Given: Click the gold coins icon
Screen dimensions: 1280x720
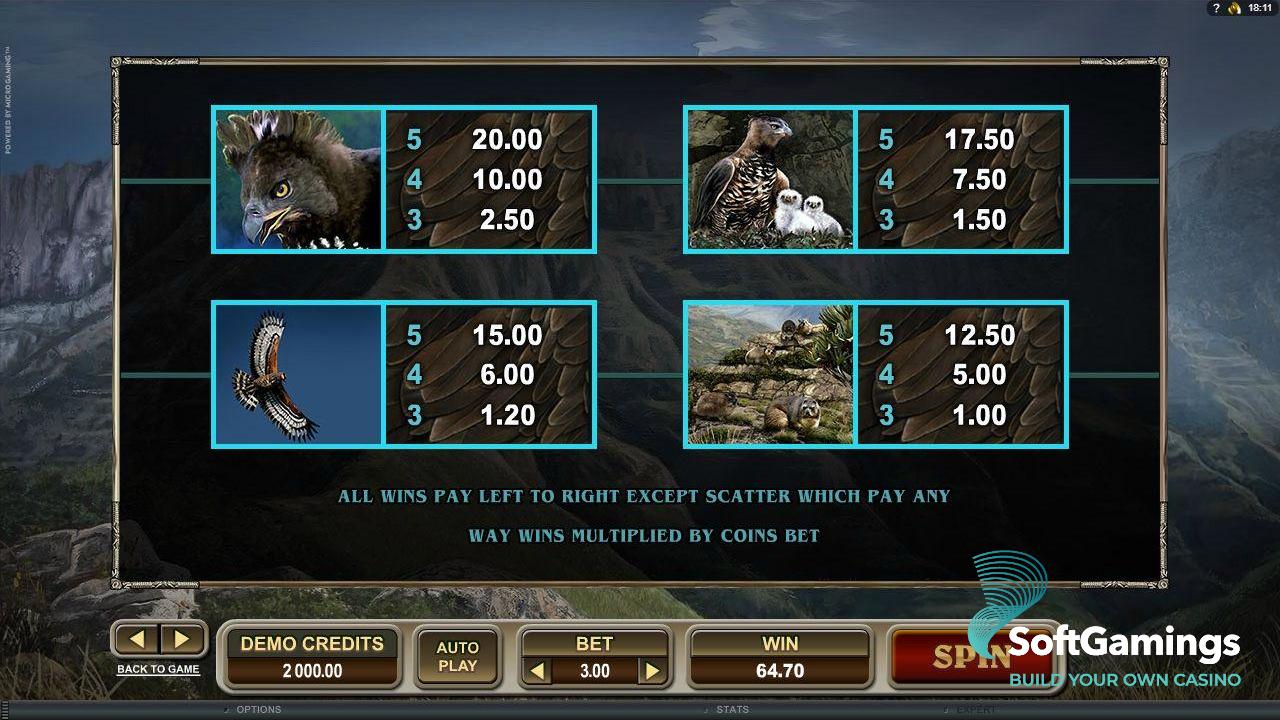Looking at the screenshot, I should pyautogui.click(x=1234, y=8).
